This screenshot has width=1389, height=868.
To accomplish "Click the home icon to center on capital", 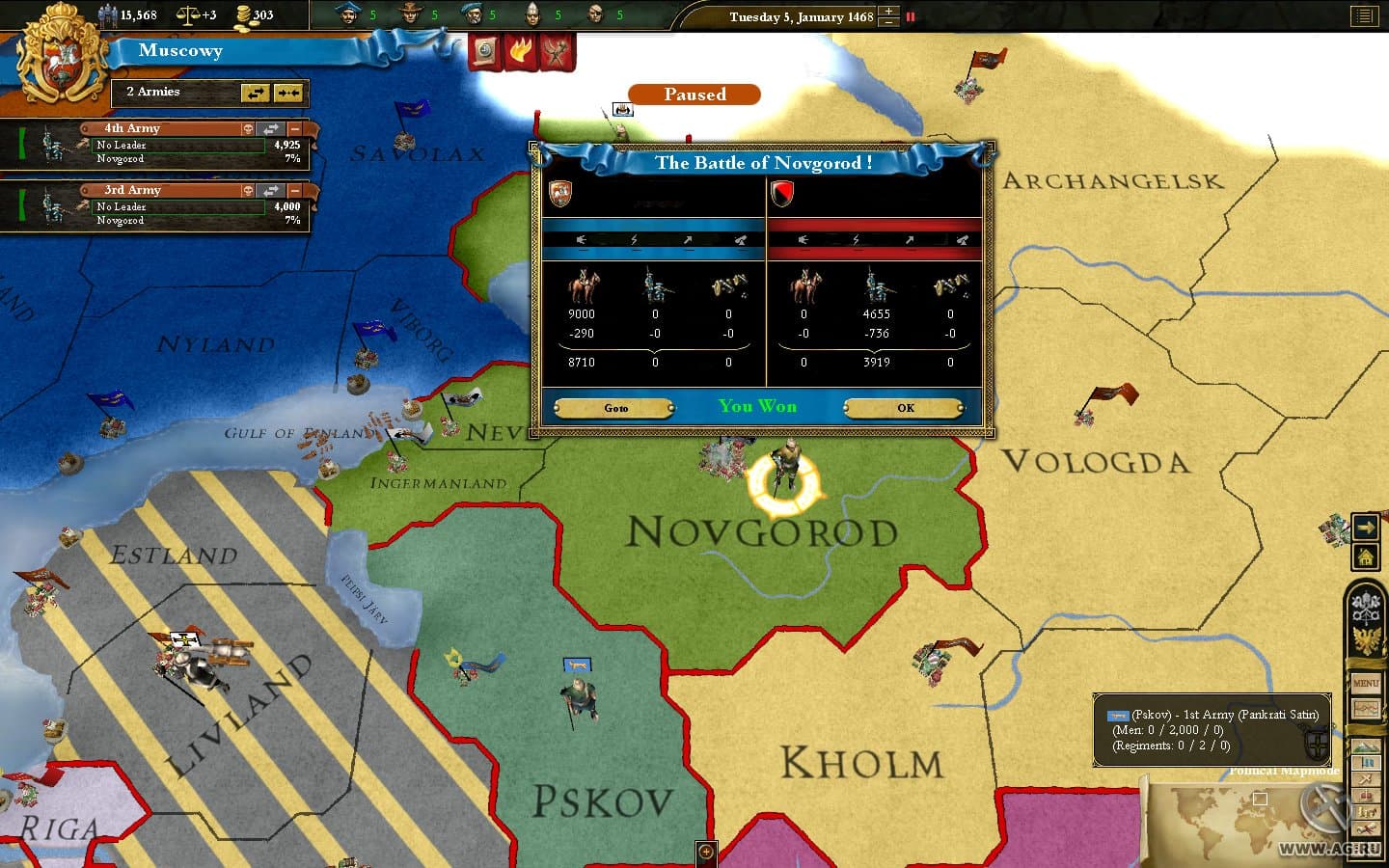I will tap(1366, 557).
